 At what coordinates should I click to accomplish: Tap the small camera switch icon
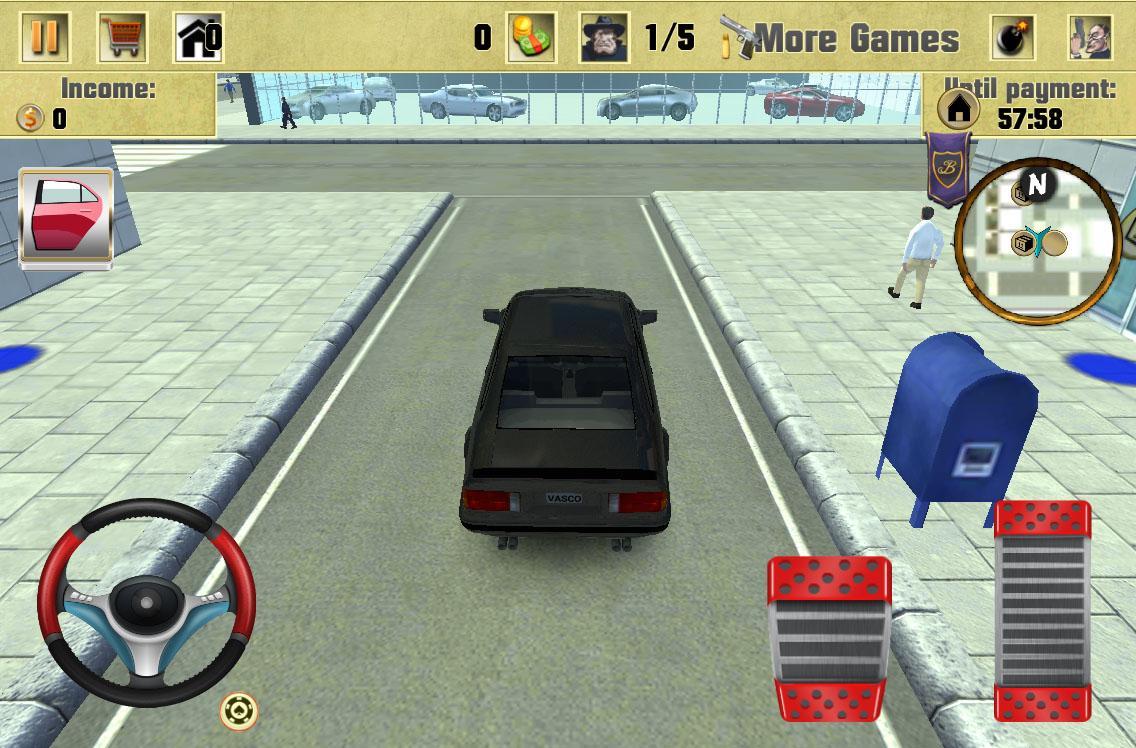point(239,711)
